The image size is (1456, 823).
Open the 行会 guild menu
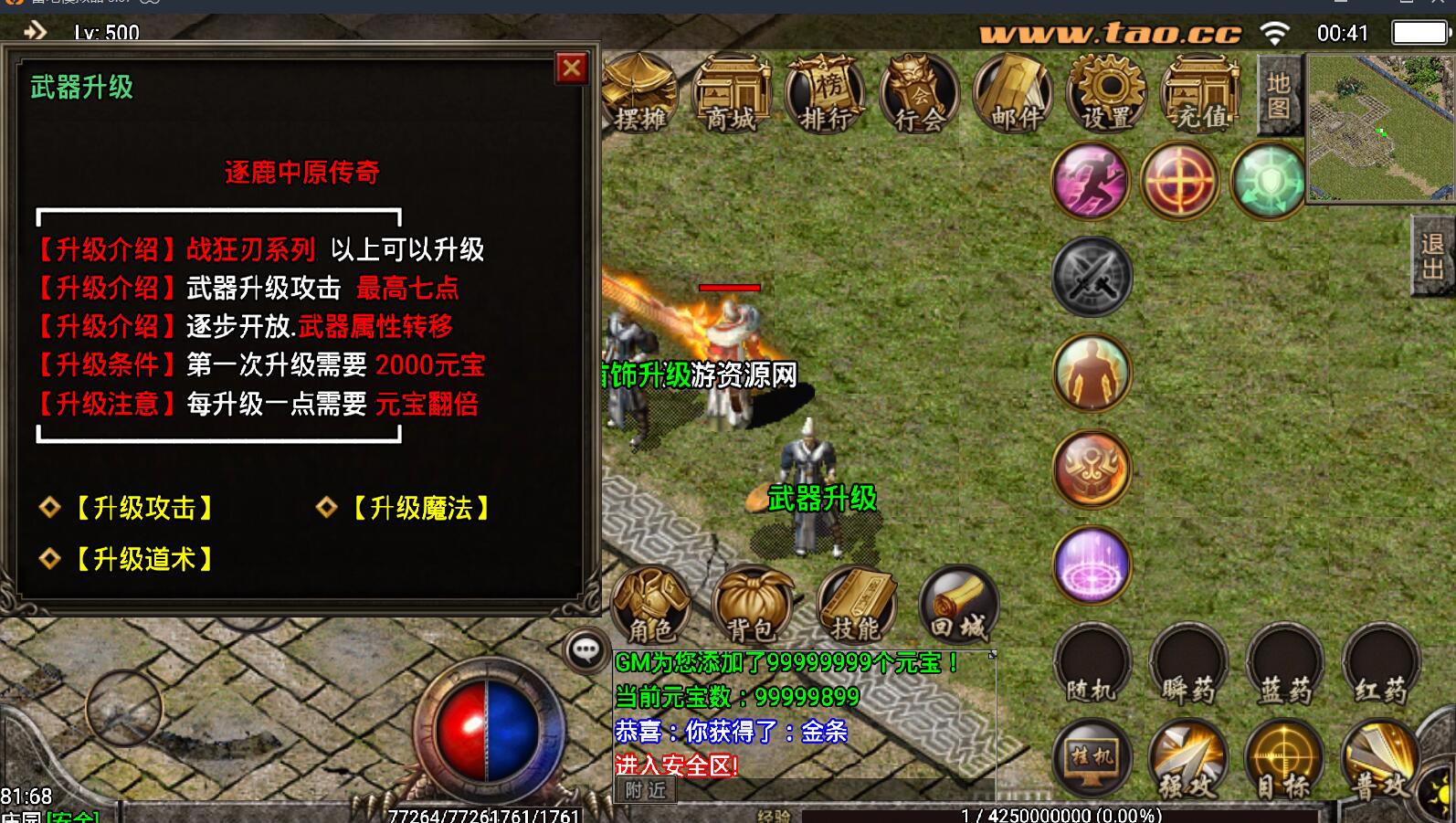coord(919,94)
